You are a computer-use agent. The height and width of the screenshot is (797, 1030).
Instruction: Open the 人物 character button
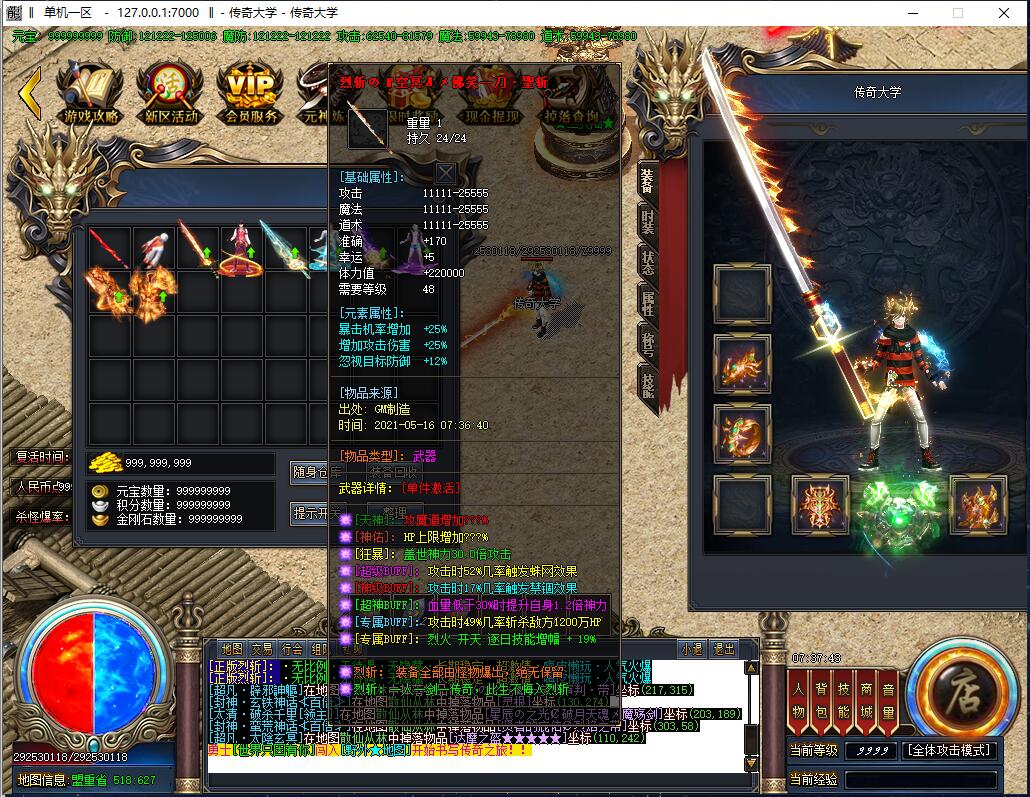tap(798, 699)
